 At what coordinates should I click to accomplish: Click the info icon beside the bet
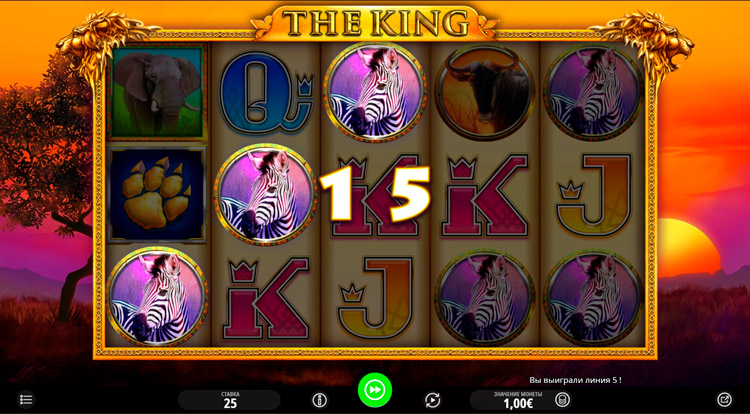pos(320,400)
